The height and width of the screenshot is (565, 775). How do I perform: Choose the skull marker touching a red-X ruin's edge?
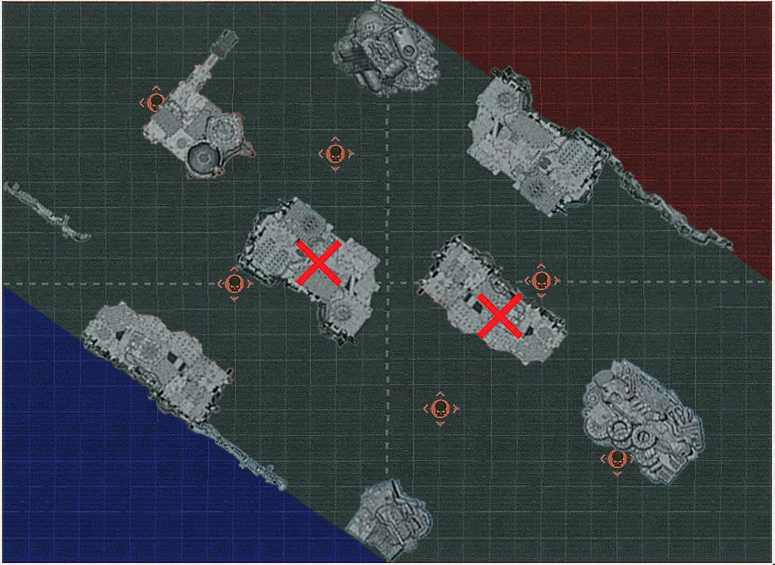541,280
